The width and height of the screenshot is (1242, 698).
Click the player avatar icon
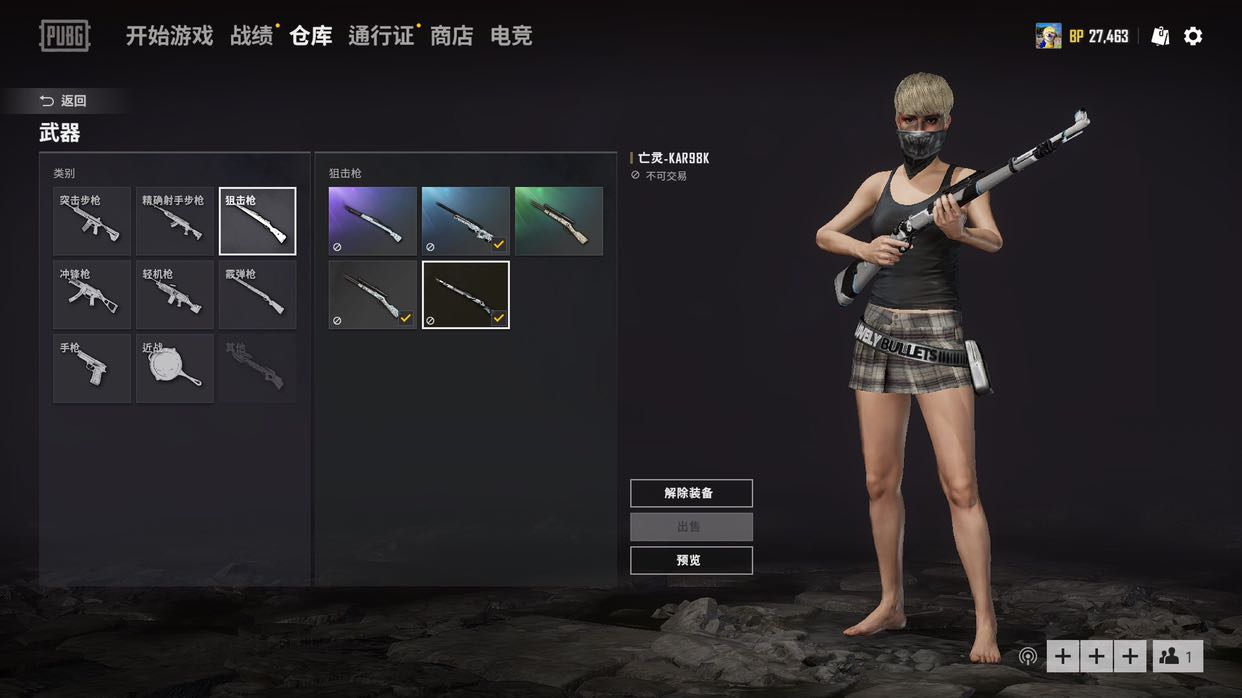tap(1048, 36)
